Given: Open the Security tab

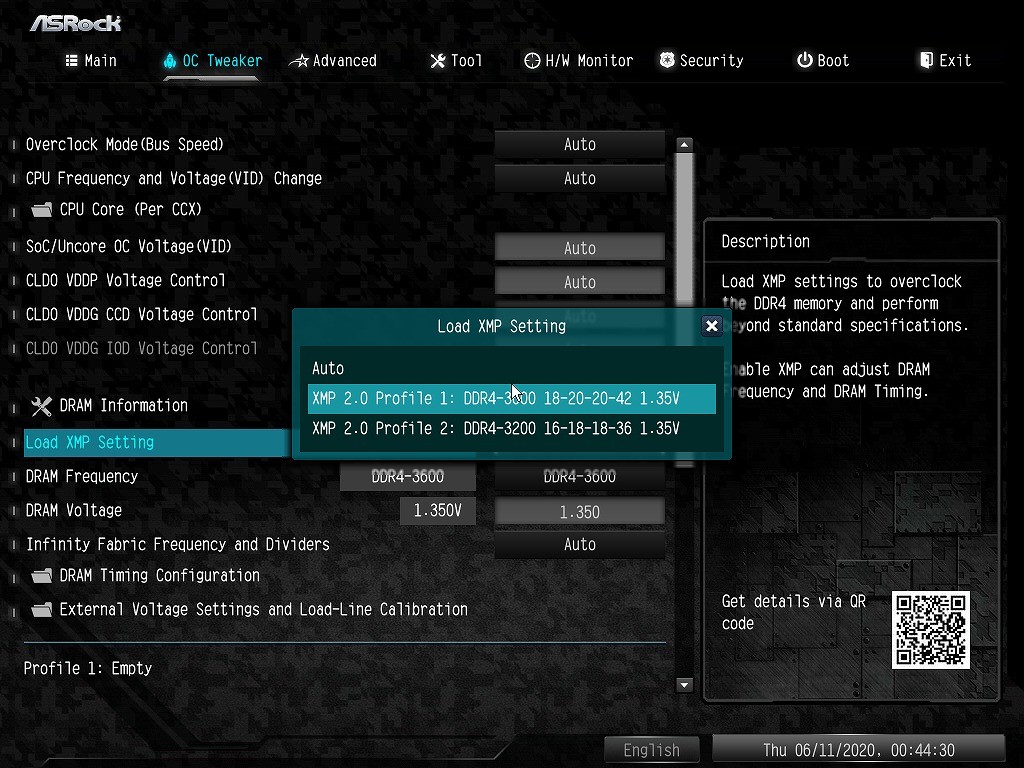Looking at the screenshot, I should click(701, 61).
